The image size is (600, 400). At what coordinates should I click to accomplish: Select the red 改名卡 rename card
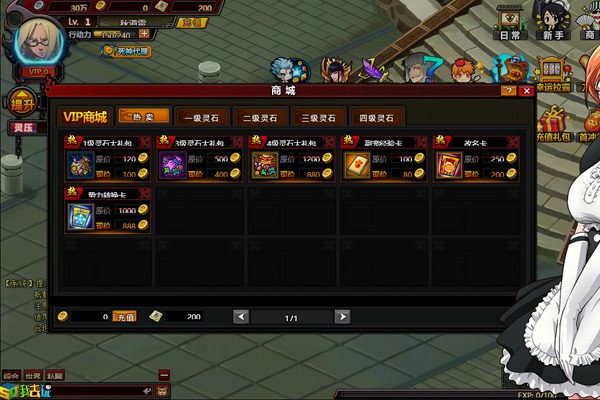point(447,165)
